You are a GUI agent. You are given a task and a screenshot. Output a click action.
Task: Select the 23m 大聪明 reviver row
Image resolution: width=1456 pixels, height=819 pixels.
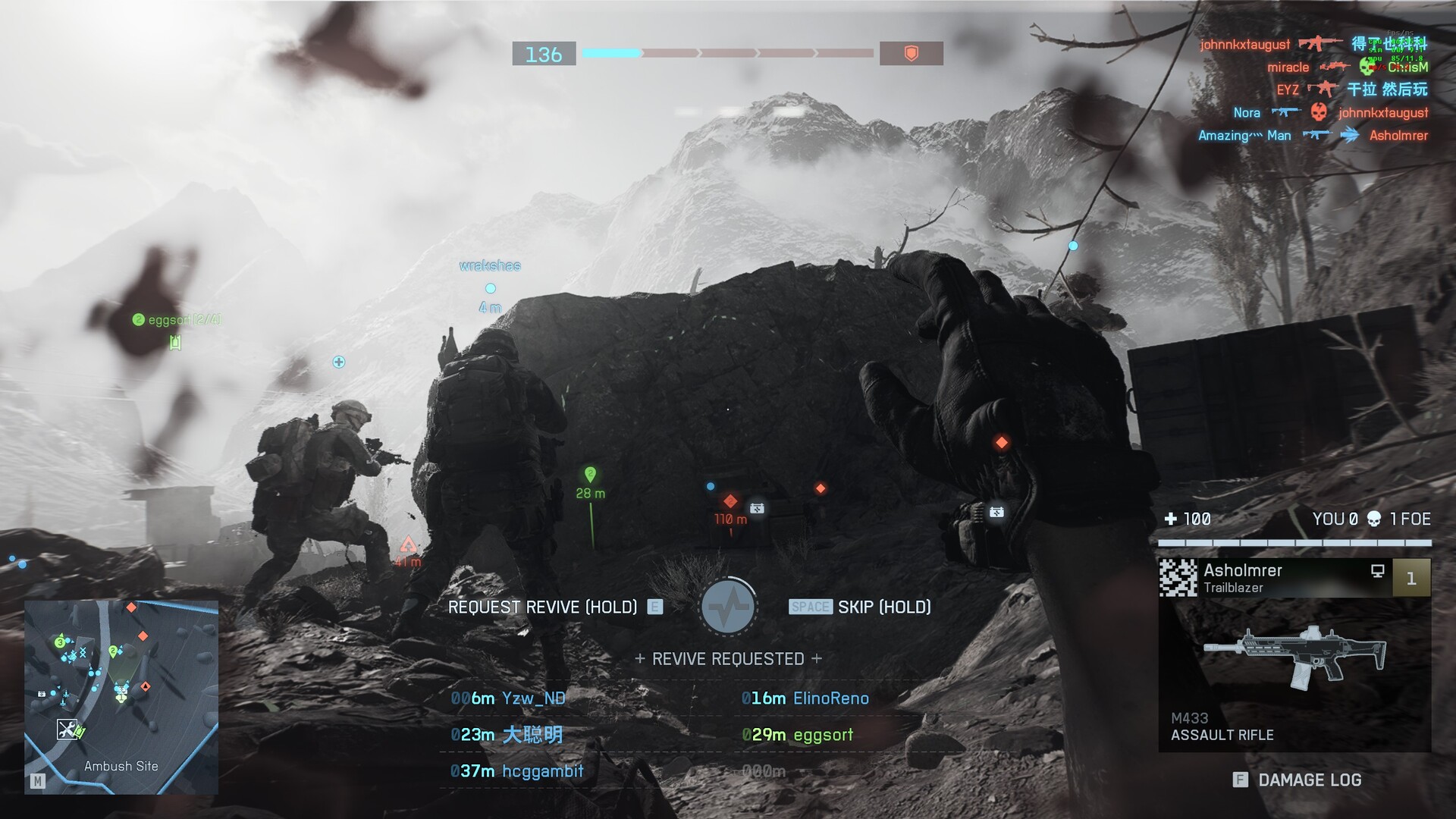(x=507, y=735)
